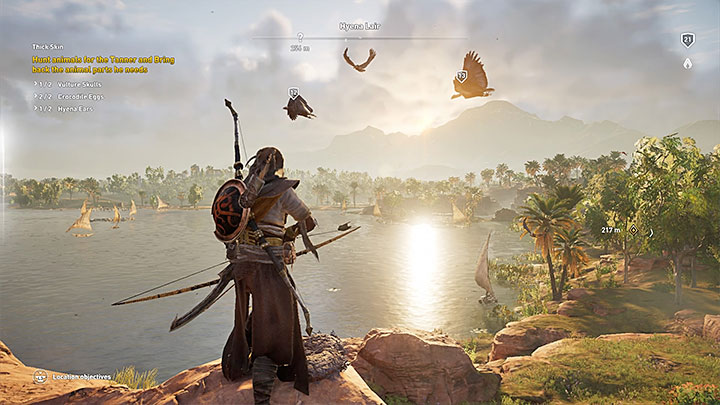Select the Vulture Skulls objective line
Screen dimensions: 720x405
coord(70,83)
